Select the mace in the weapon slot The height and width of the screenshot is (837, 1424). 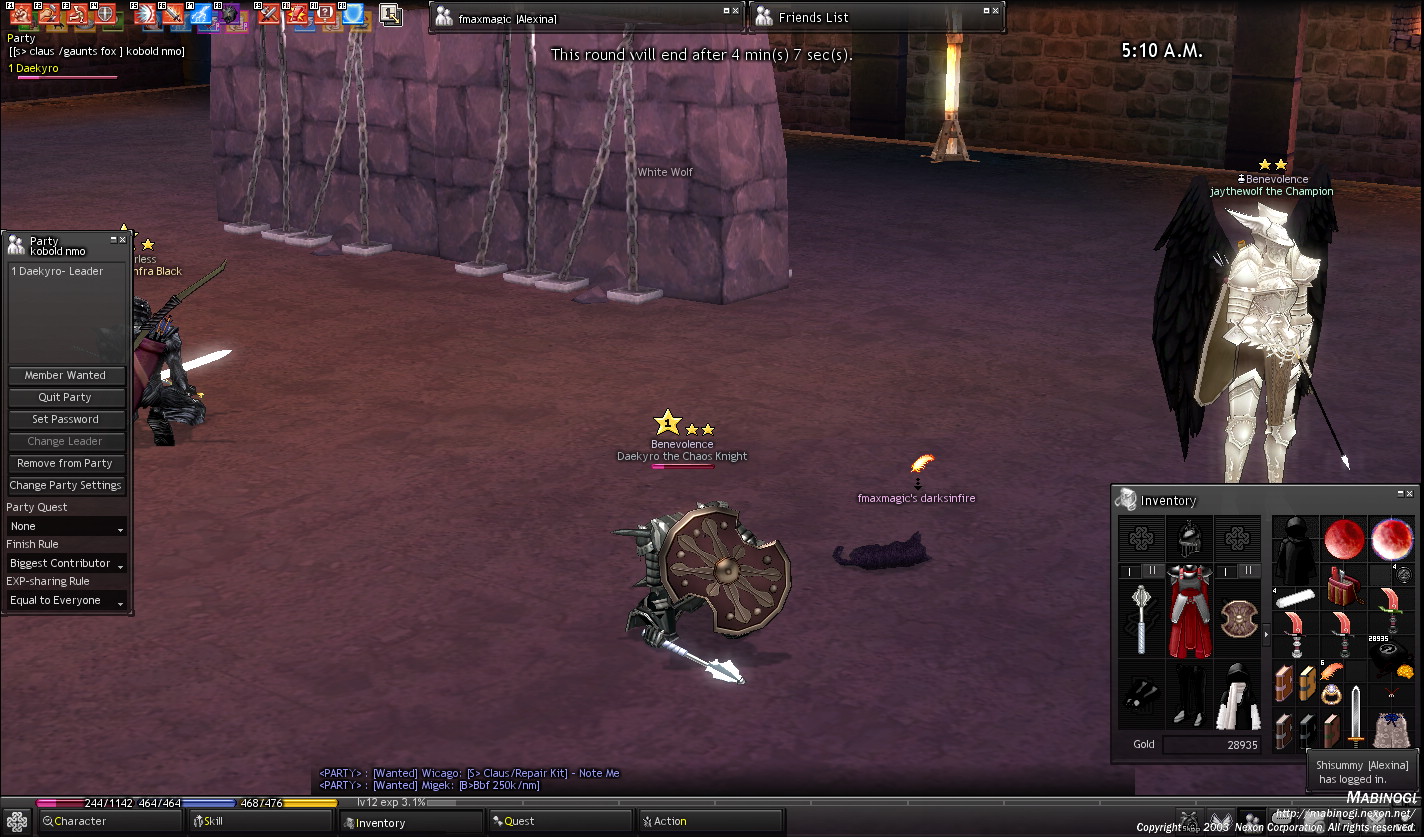coord(1141,615)
